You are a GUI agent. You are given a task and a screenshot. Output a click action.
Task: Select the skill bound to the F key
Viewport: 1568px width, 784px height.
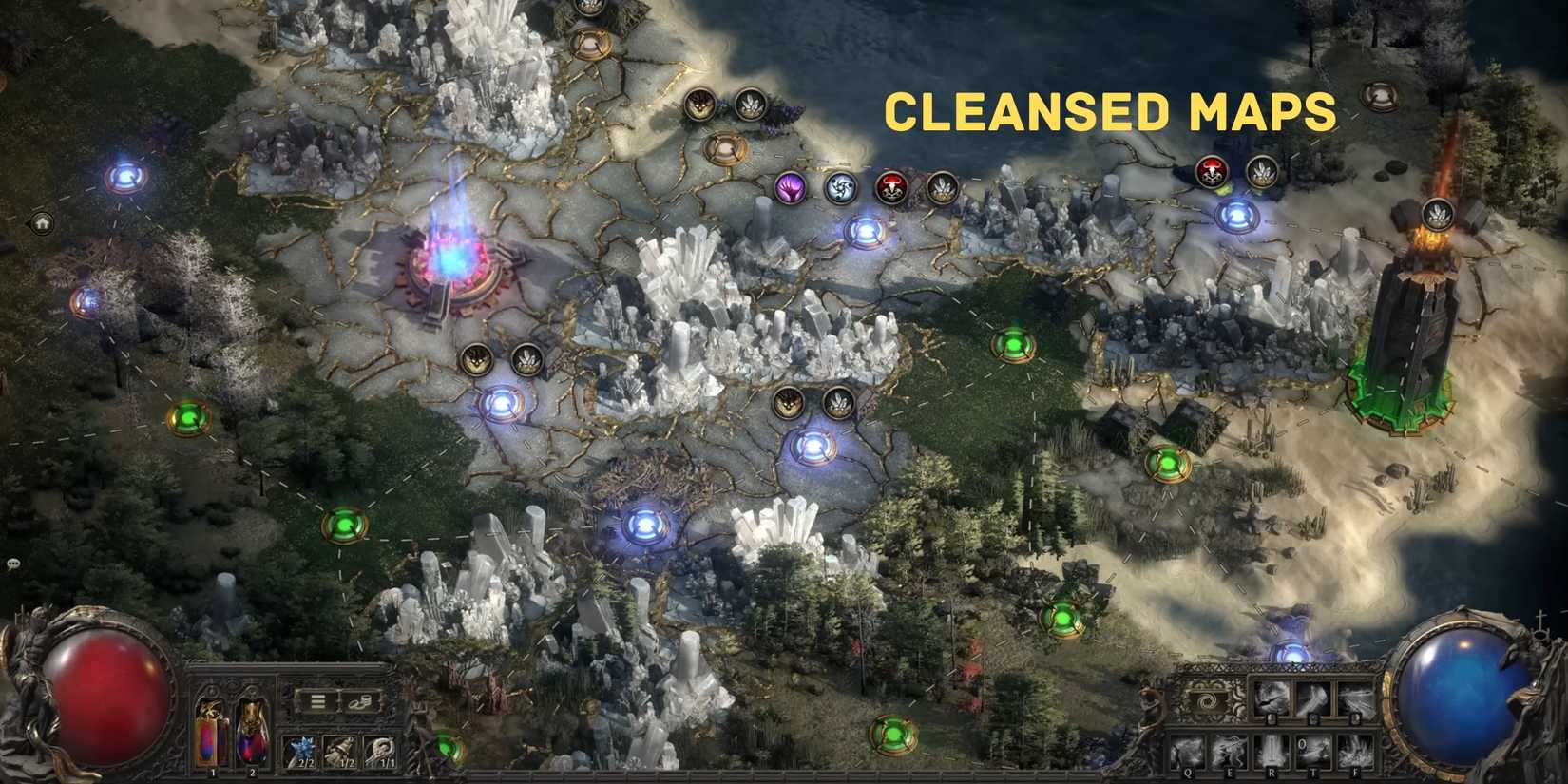click(1355, 749)
